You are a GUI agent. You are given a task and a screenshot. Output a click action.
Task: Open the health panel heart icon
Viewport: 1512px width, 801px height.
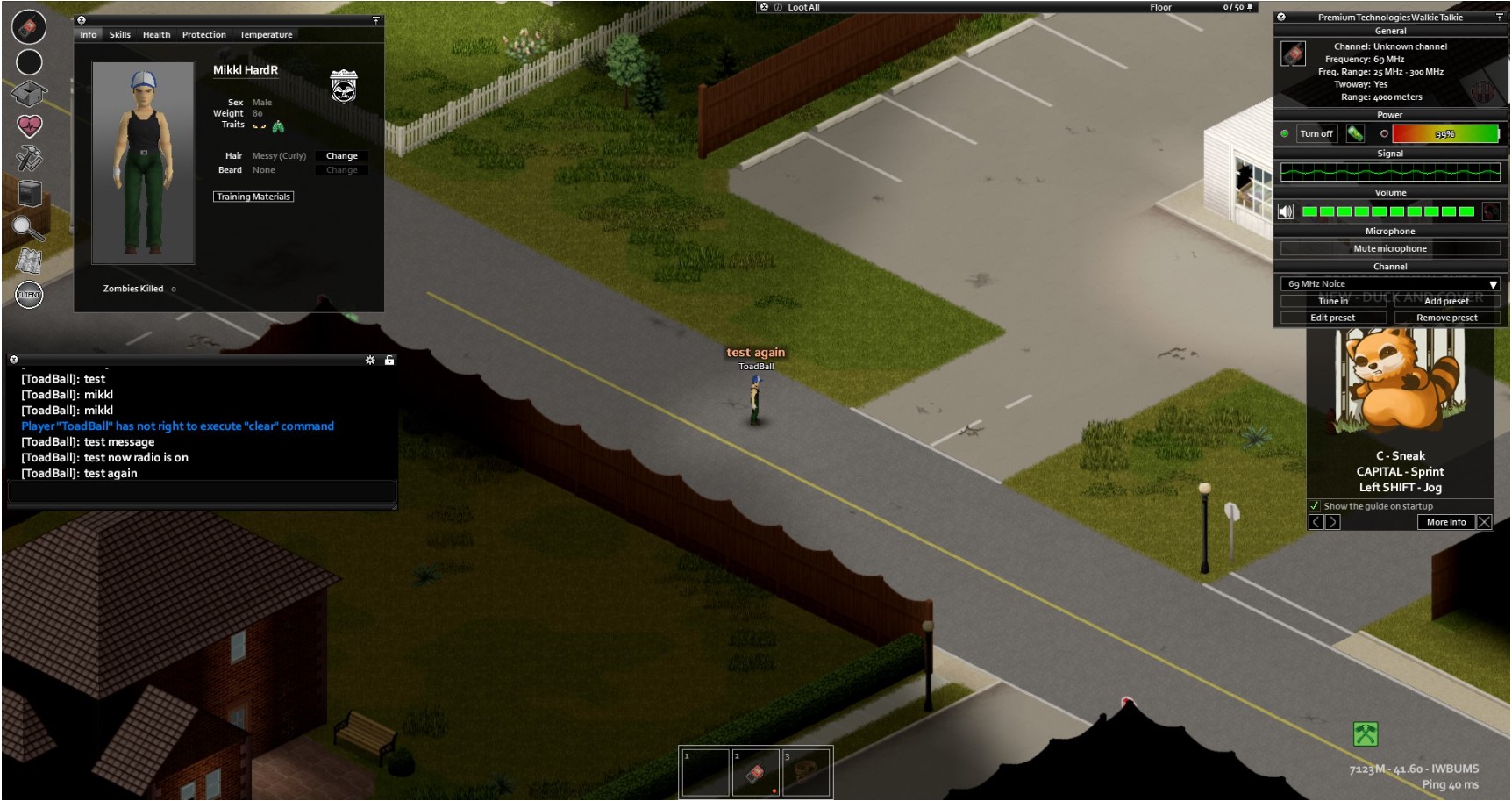pyautogui.click(x=28, y=124)
